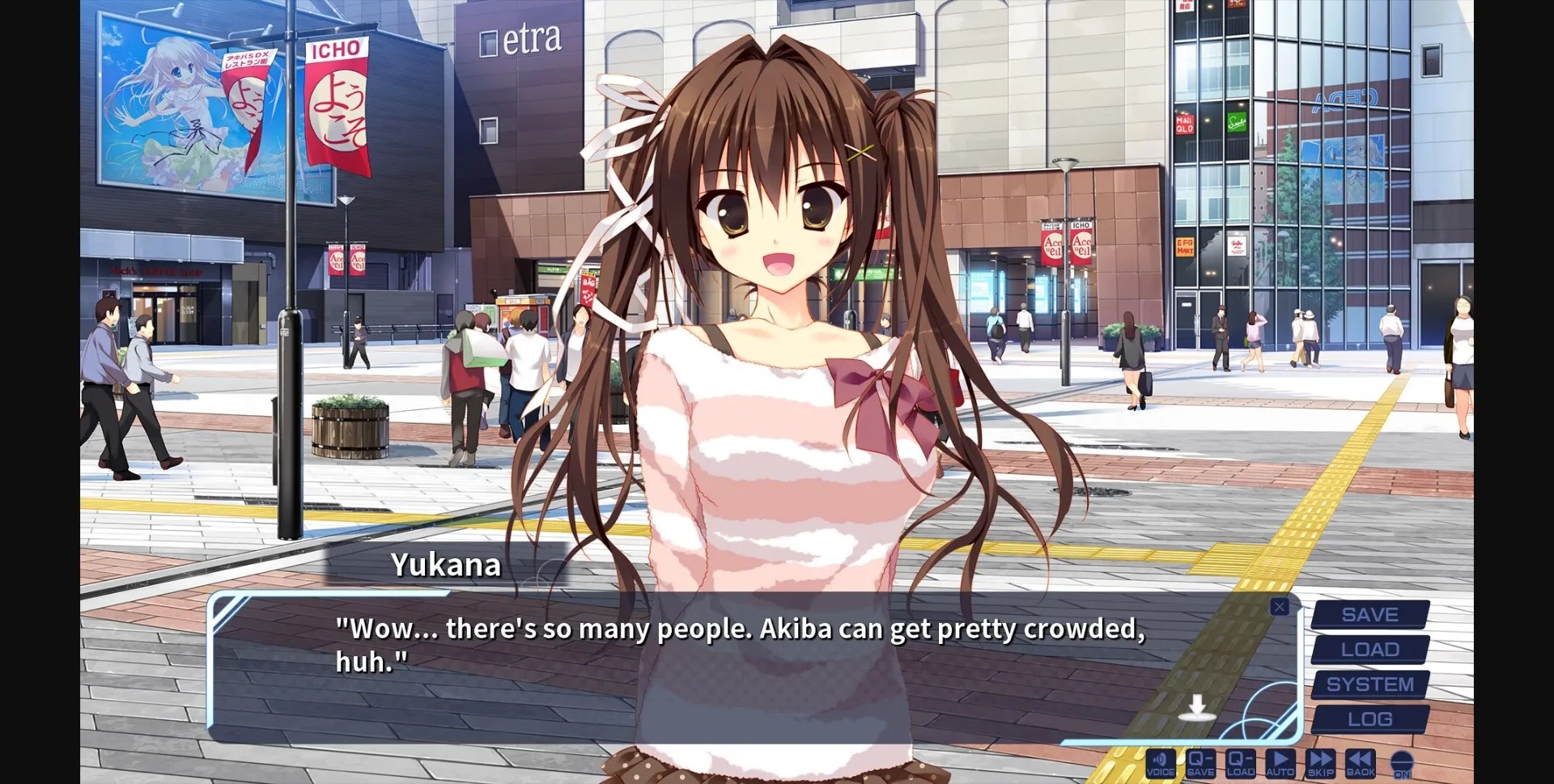The width and height of the screenshot is (1554, 784).
Task: Open the LOG dialogue history
Action: (1369, 718)
